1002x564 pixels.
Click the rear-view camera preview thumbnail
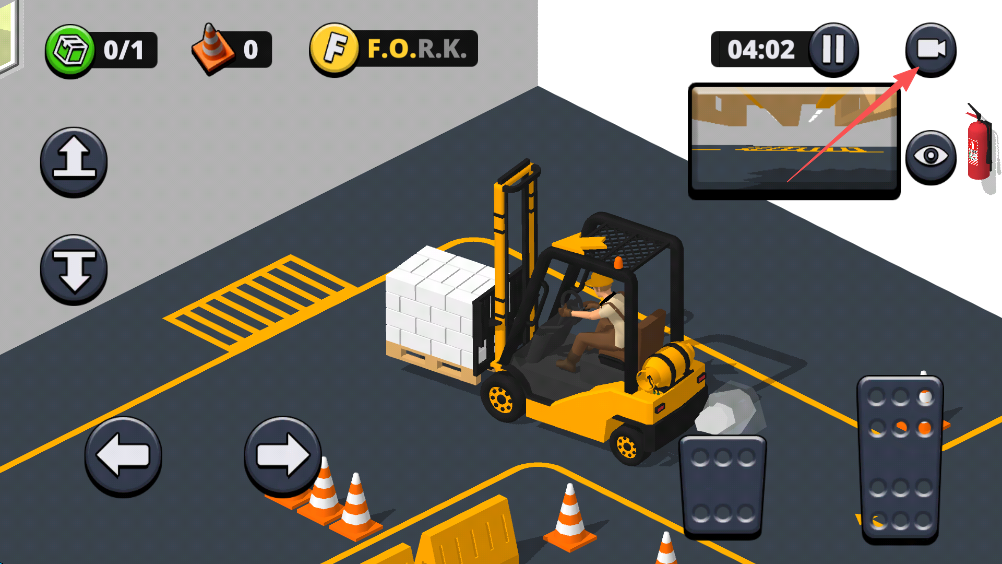tap(794, 139)
